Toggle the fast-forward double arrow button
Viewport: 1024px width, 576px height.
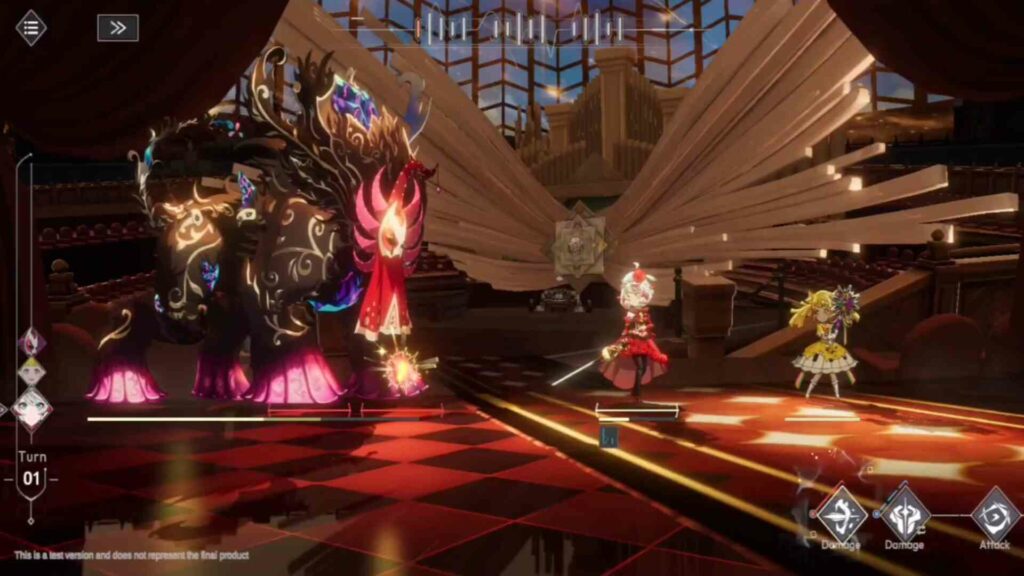[x=118, y=28]
